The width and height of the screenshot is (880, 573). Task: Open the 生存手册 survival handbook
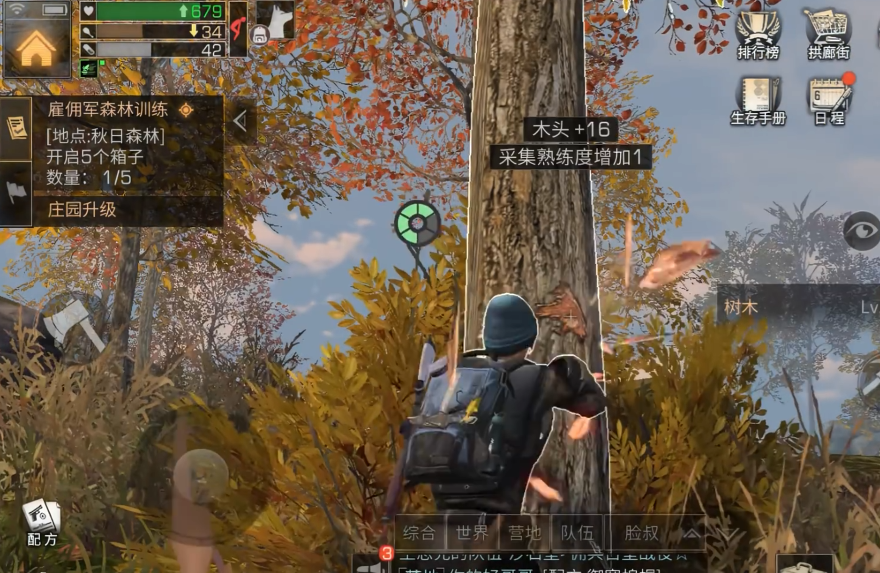pos(757,101)
